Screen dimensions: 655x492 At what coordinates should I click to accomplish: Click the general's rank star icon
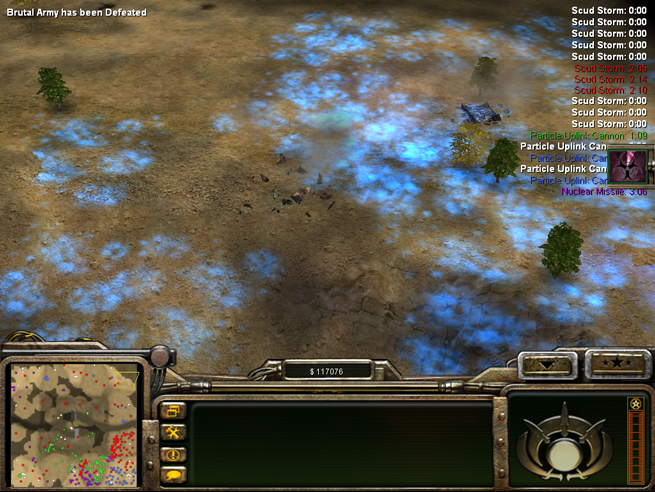click(635, 404)
